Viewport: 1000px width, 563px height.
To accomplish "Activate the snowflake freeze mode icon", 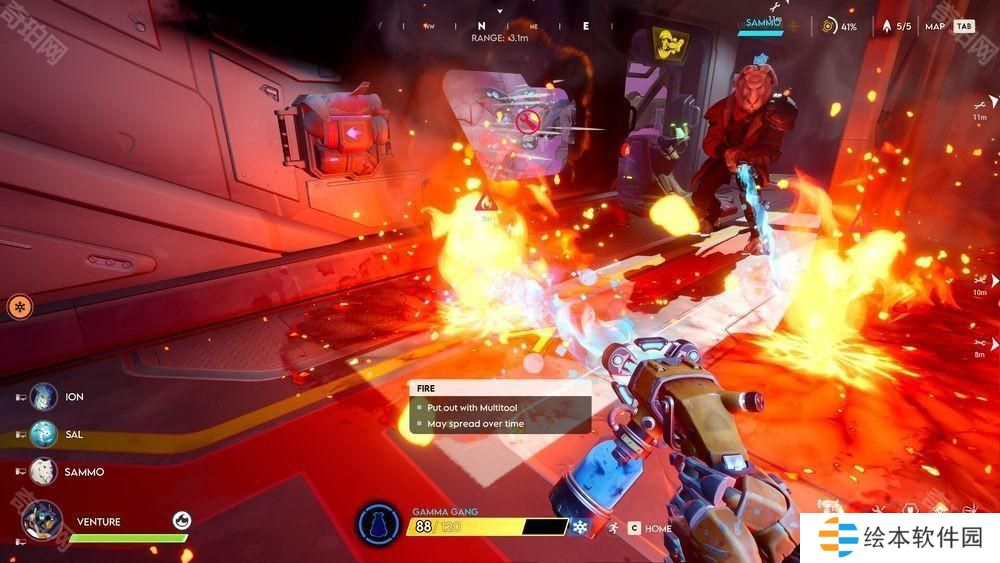I will coord(580,527).
